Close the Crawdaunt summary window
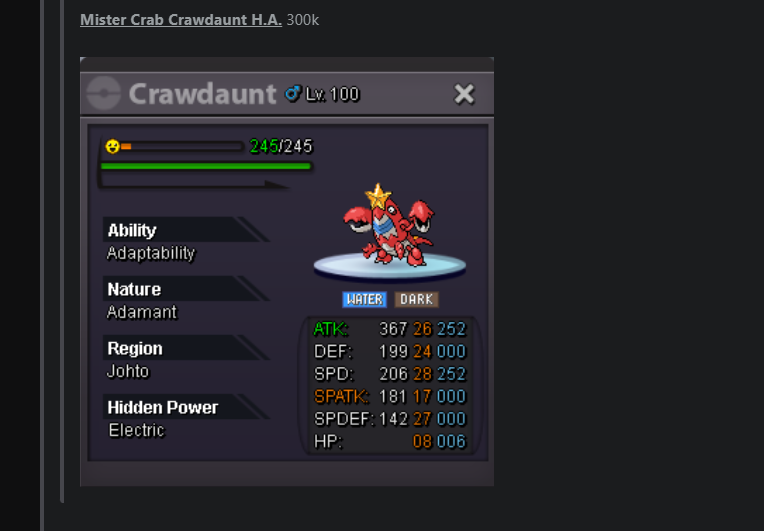Viewport: 764px width, 531px height. tap(464, 94)
